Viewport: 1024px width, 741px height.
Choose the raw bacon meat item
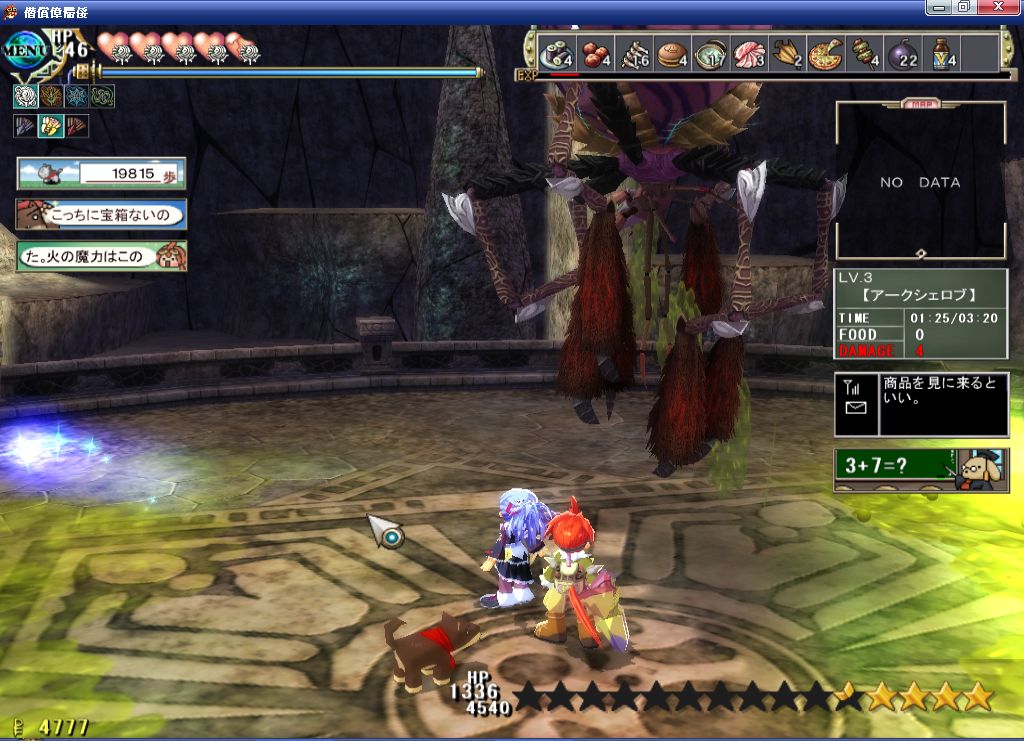(x=749, y=53)
